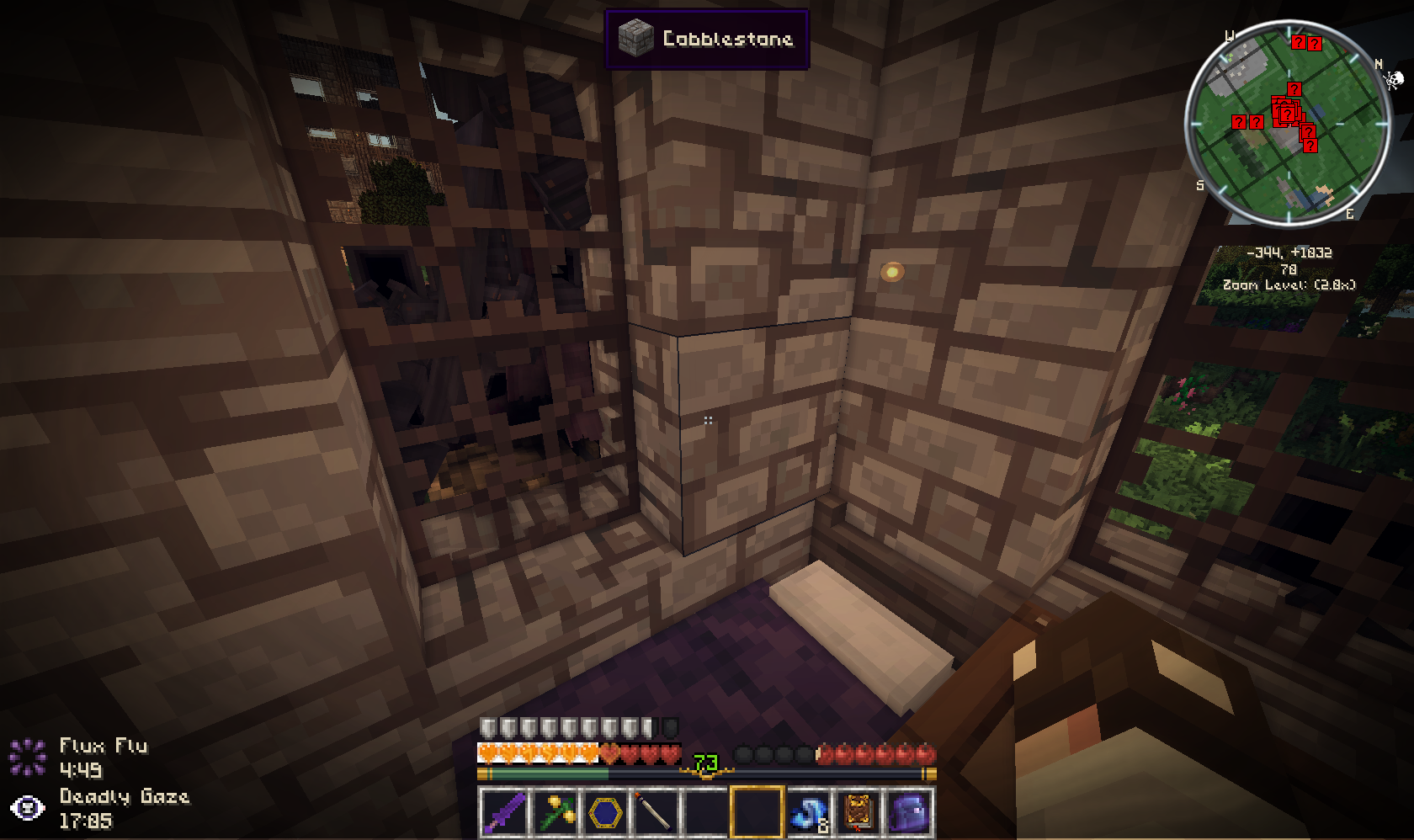Select the thin wand hotbar slot
This screenshot has width=1414, height=840.
pos(655,813)
